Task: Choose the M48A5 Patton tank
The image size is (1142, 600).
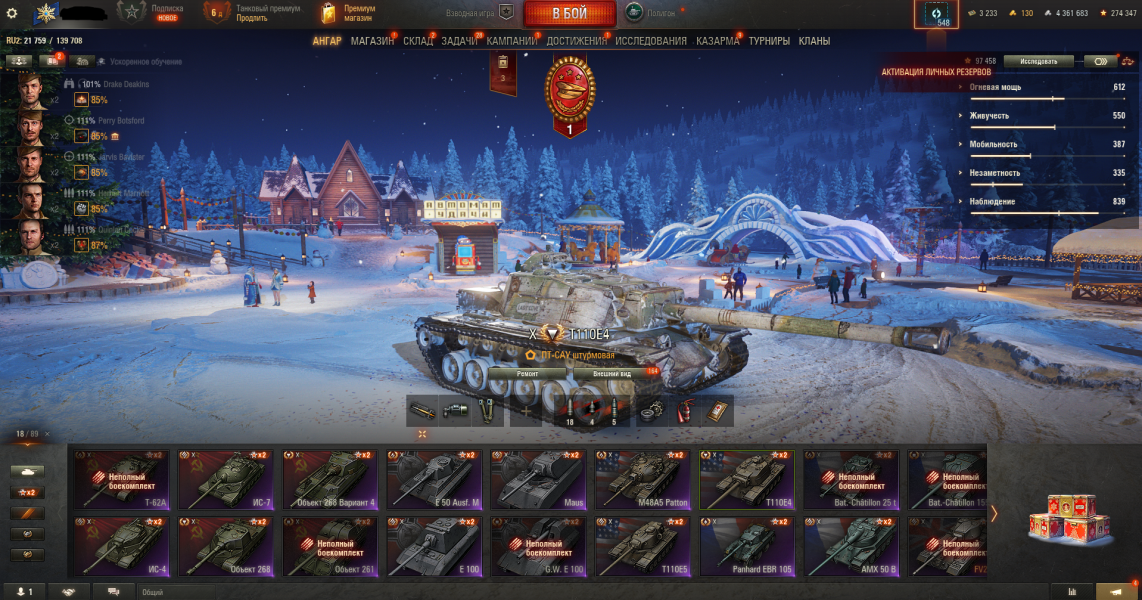Action: (642, 480)
